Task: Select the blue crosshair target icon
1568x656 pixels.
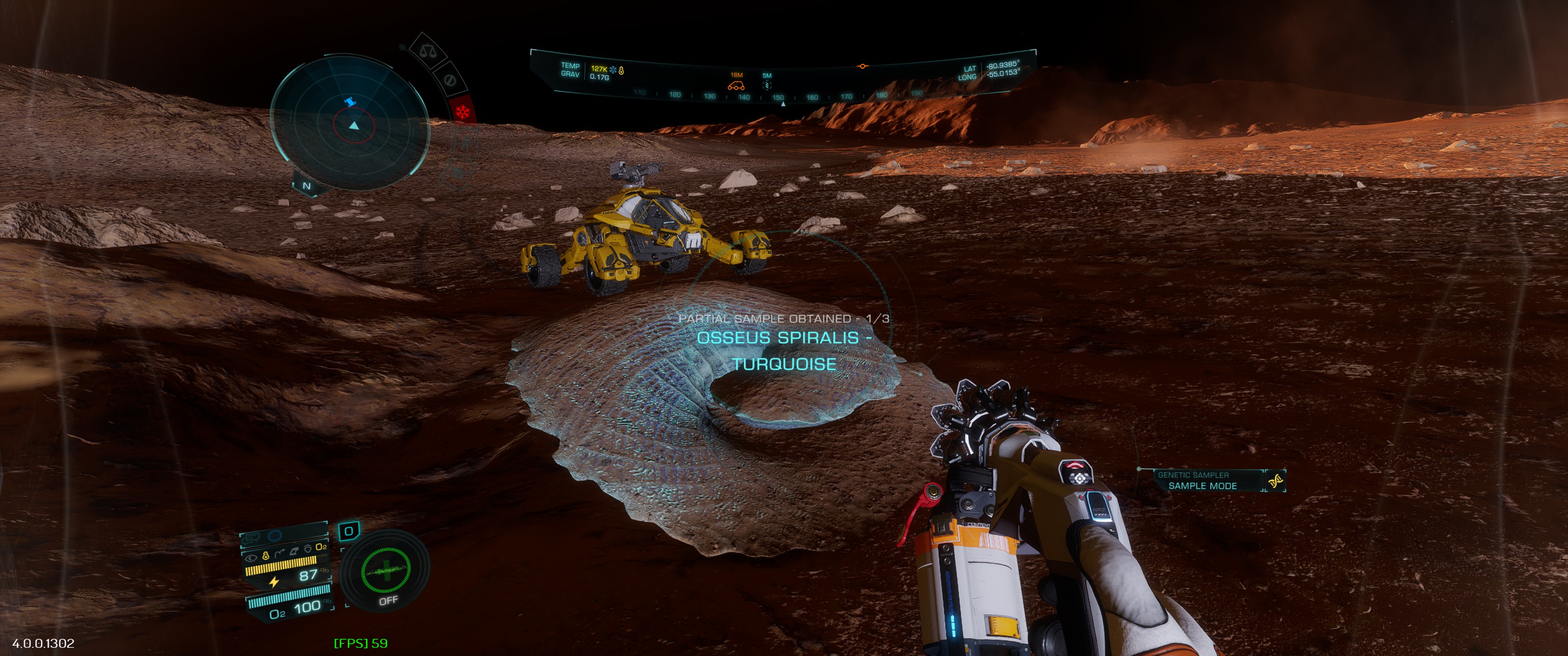Action: (275, 536)
